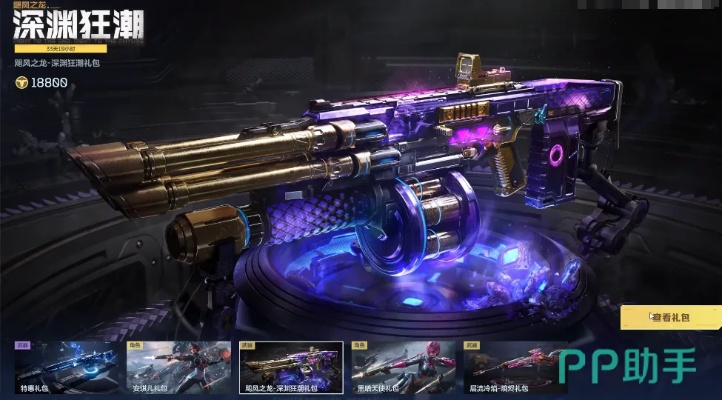Open the 安琪儿礼包 character bundle
This screenshot has width=722, height=400.
click(x=176, y=369)
